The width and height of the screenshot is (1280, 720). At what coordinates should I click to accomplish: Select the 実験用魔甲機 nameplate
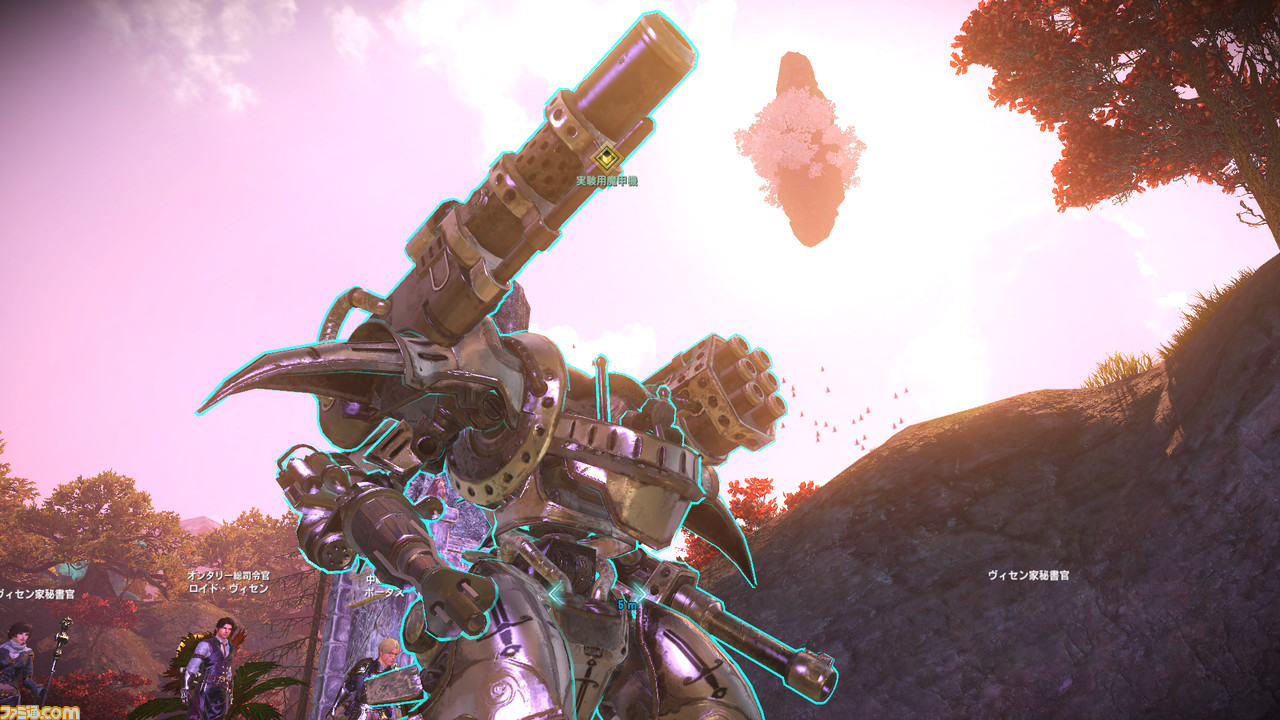point(606,181)
